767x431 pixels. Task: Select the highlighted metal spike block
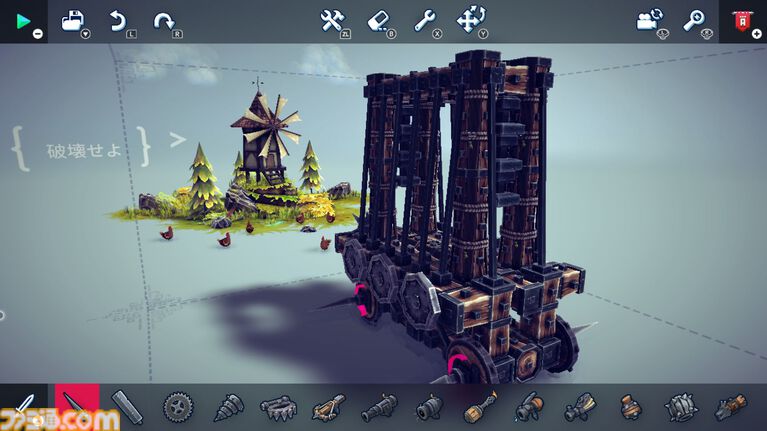(x=76, y=407)
